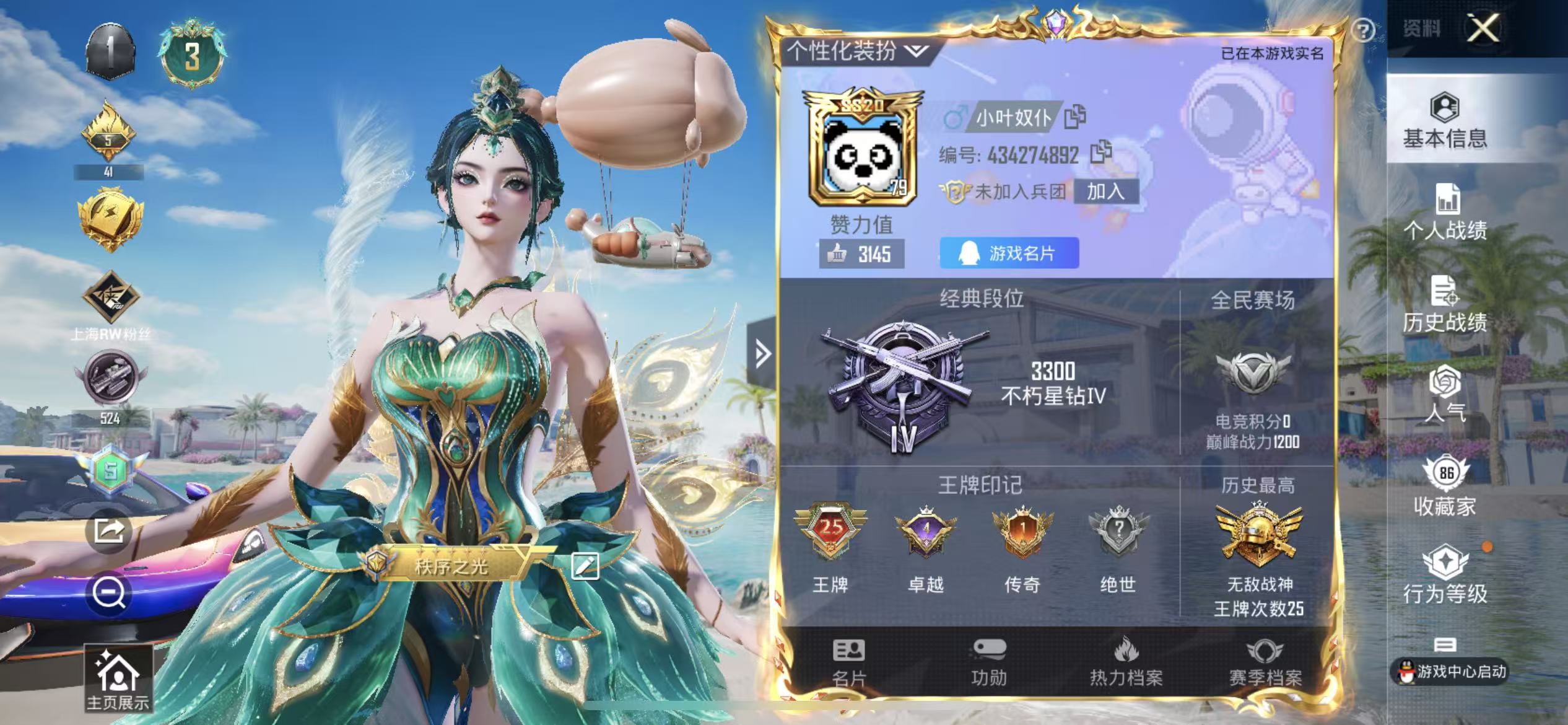Open the 收藏家 tab
The image size is (1568, 725).
pos(1445,488)
